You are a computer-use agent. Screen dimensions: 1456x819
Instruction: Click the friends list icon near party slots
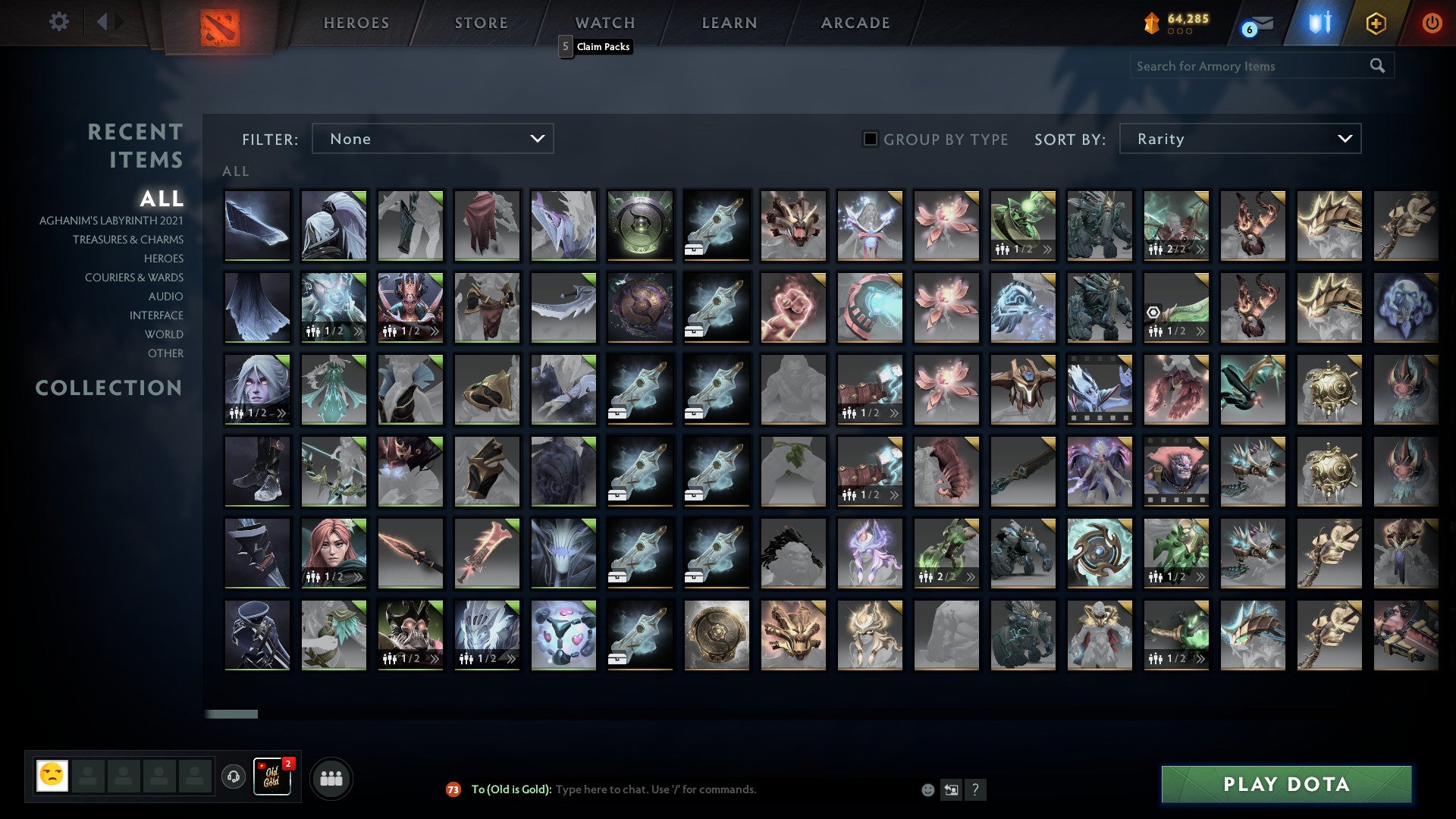pos(331,777)
